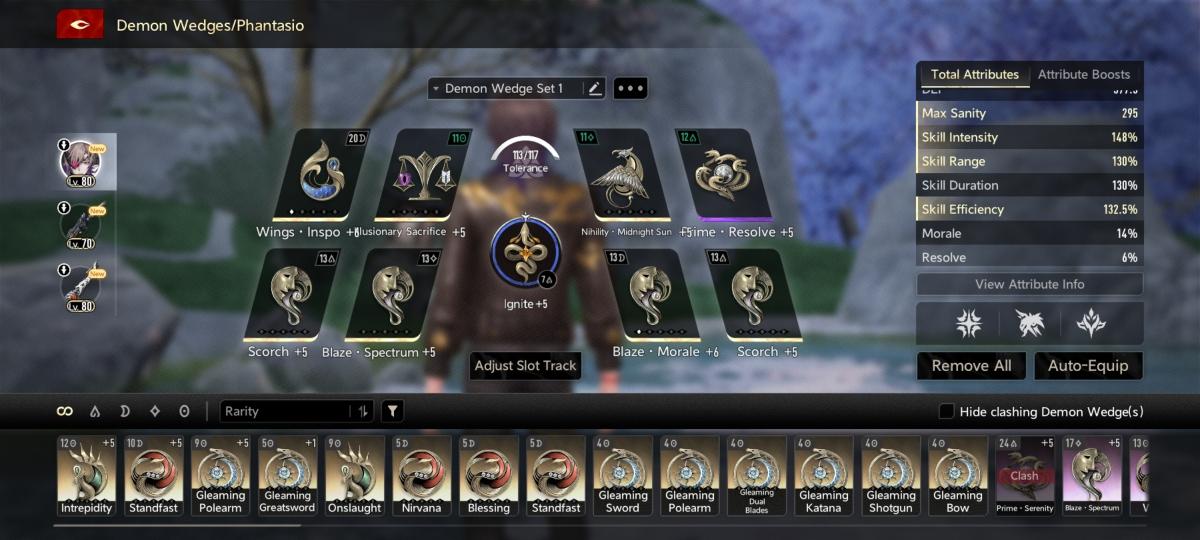This screenshot has width=1200, height=540.
Task: Select the central Ignite +5 wedge
Action: [526, 250]
